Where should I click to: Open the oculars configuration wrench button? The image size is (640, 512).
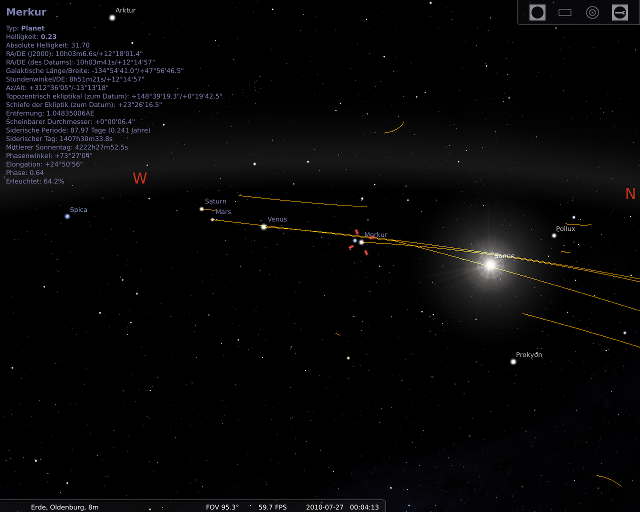620,12
